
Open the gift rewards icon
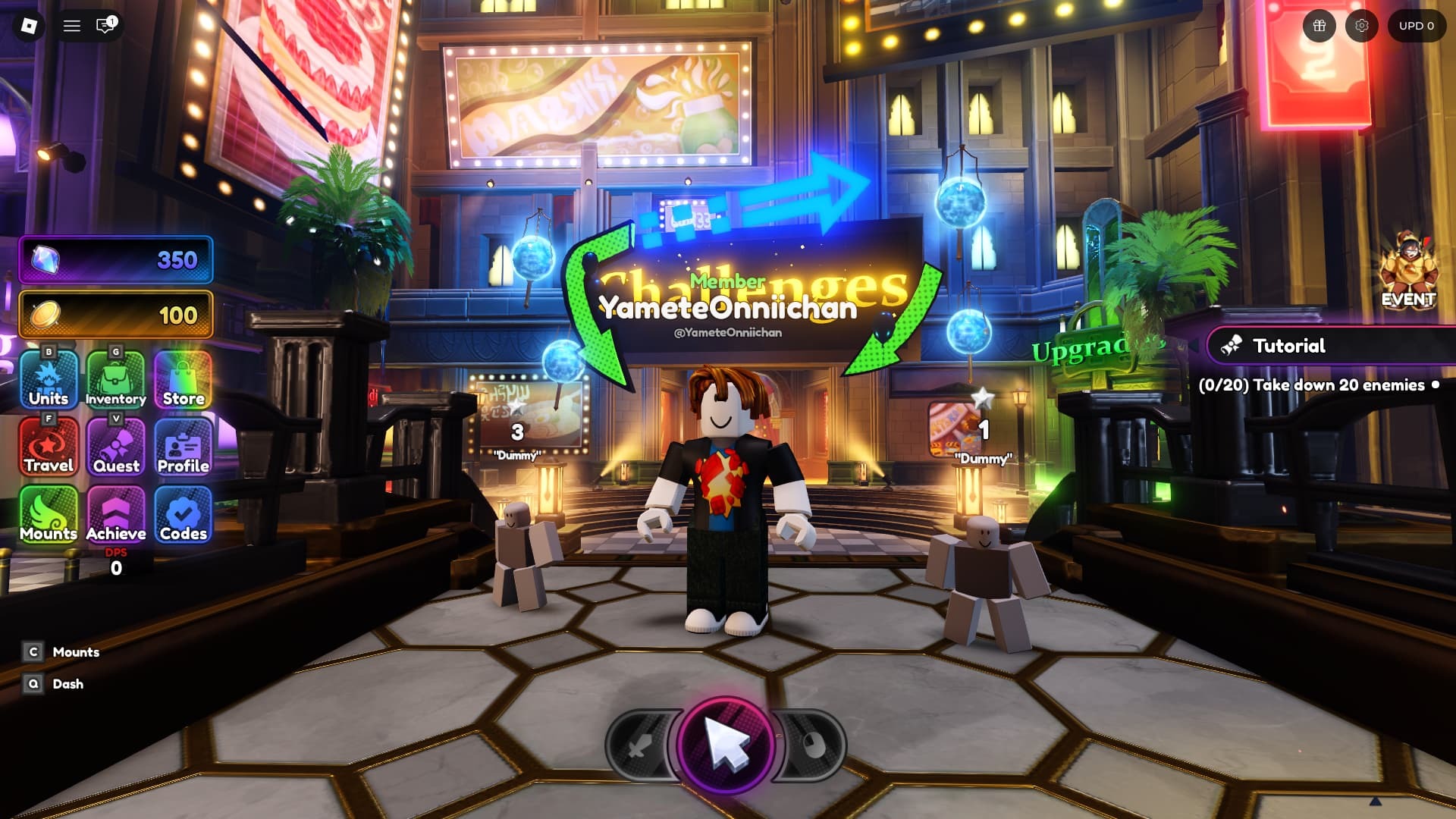coord(1319,26)
